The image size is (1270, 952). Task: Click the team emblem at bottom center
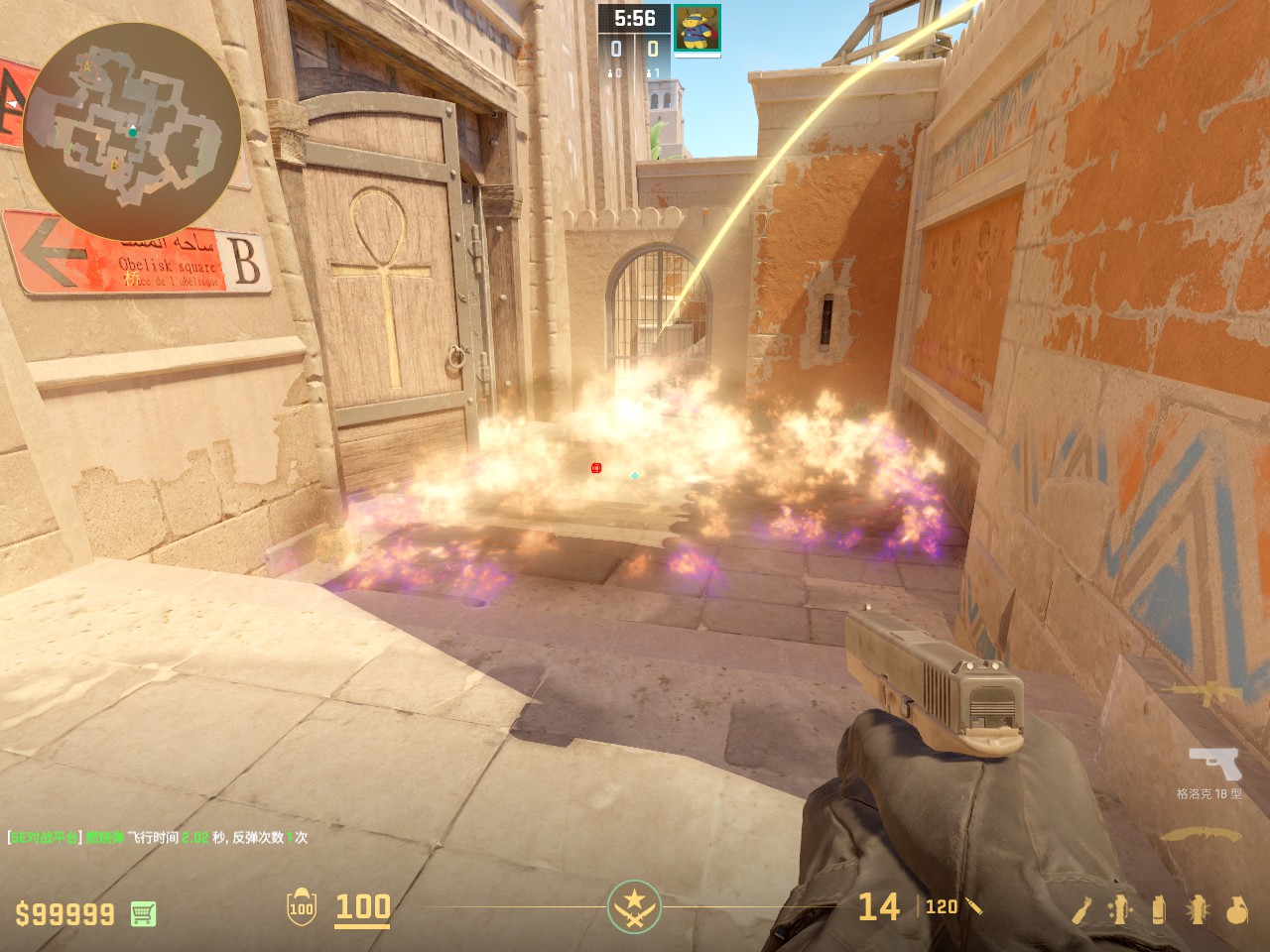coord(634,905)
